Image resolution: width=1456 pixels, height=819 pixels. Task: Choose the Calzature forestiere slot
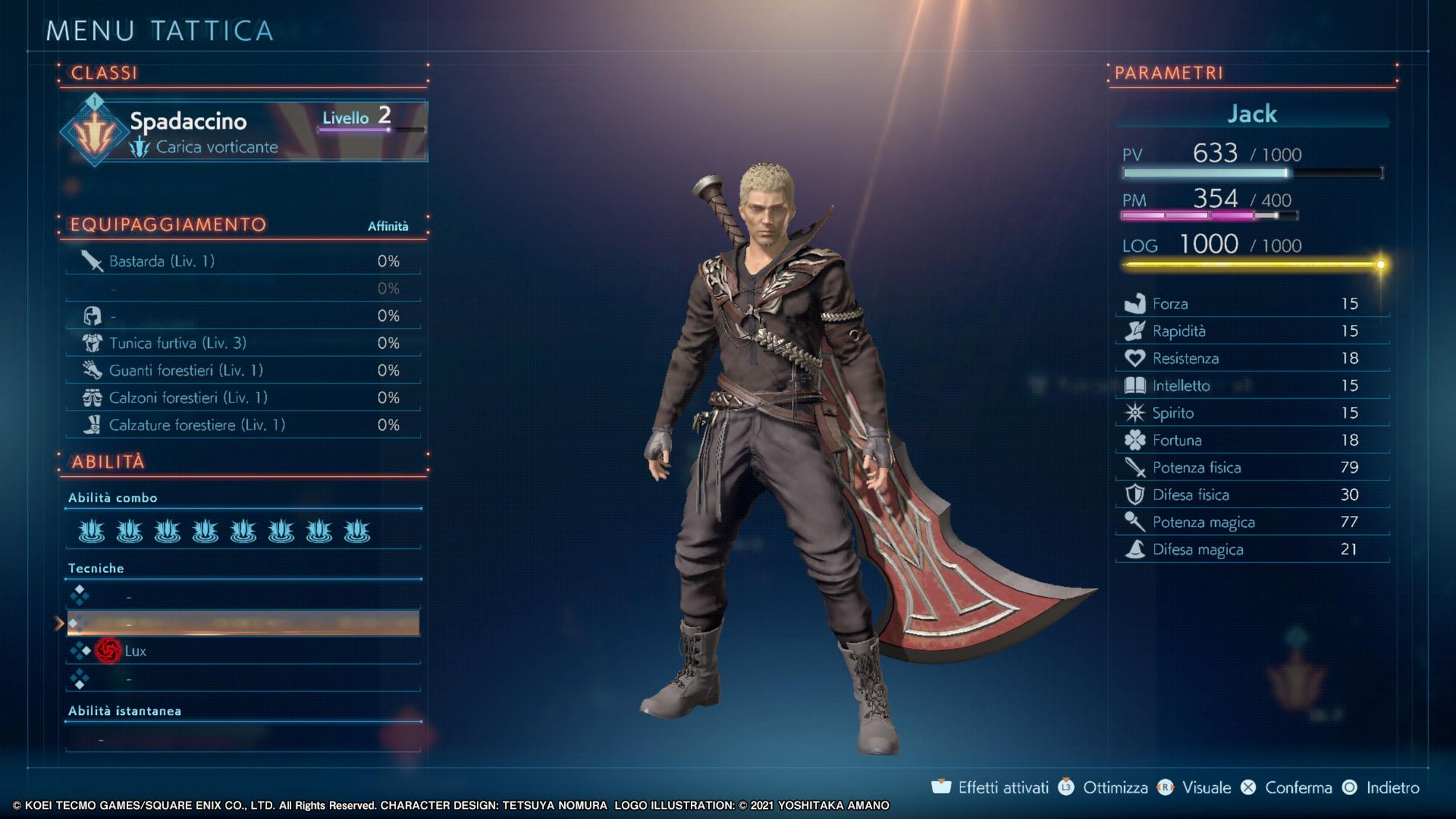pos(242,425)
